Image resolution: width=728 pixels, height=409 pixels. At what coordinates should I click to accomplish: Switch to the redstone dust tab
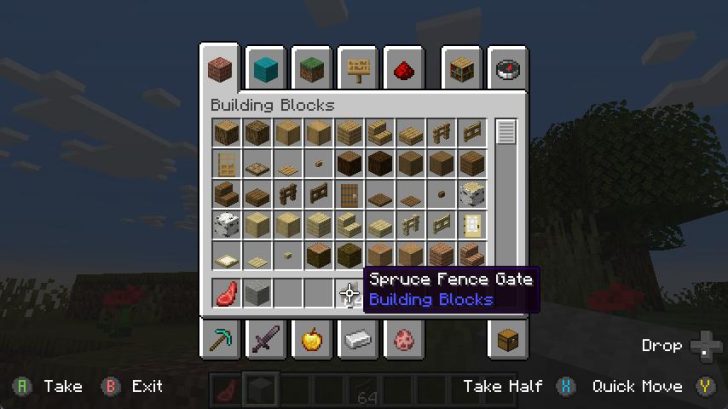tap(403, 70)
